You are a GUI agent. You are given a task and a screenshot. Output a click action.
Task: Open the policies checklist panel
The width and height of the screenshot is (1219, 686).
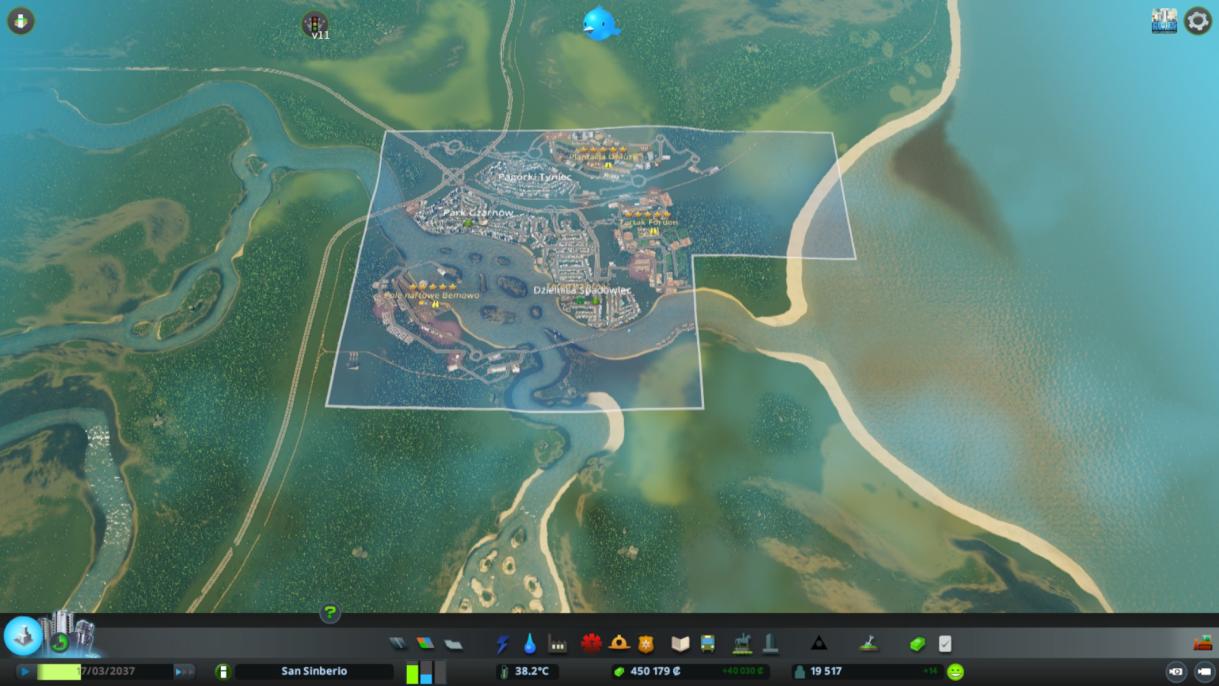click(945, 643)
